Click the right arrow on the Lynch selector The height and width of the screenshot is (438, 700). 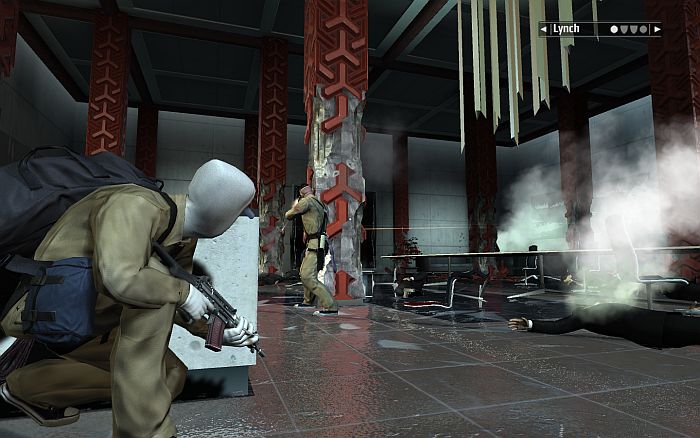(656, 30)
